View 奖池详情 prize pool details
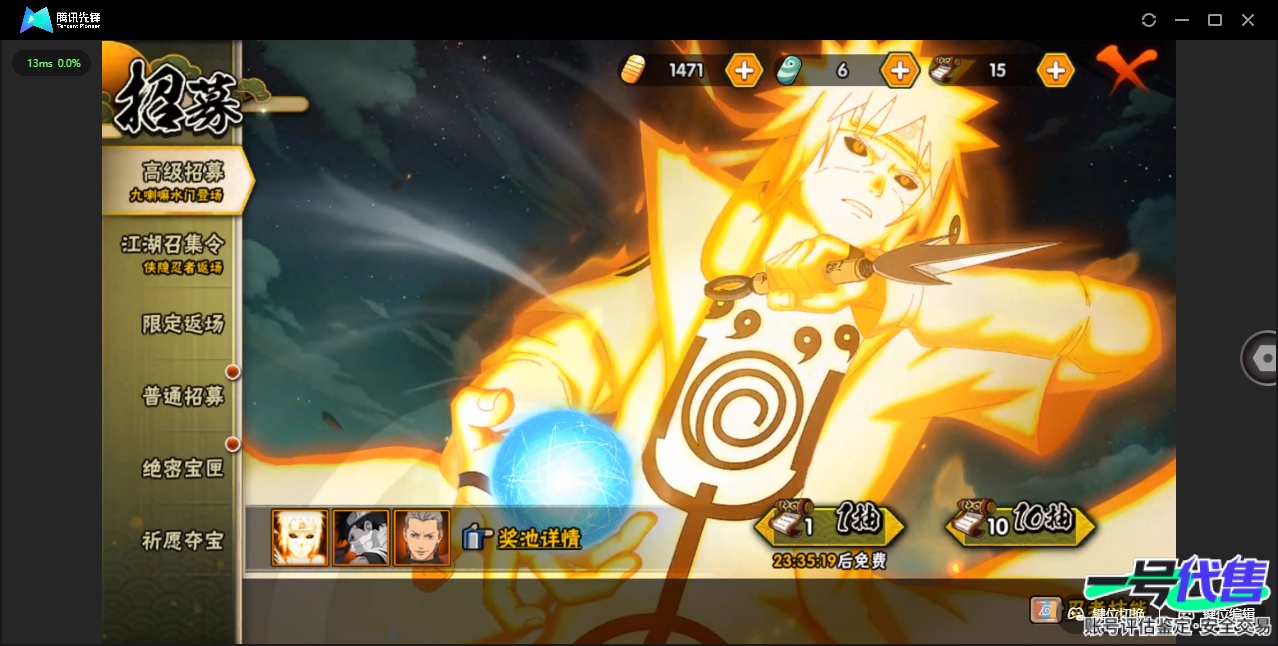 523,538
